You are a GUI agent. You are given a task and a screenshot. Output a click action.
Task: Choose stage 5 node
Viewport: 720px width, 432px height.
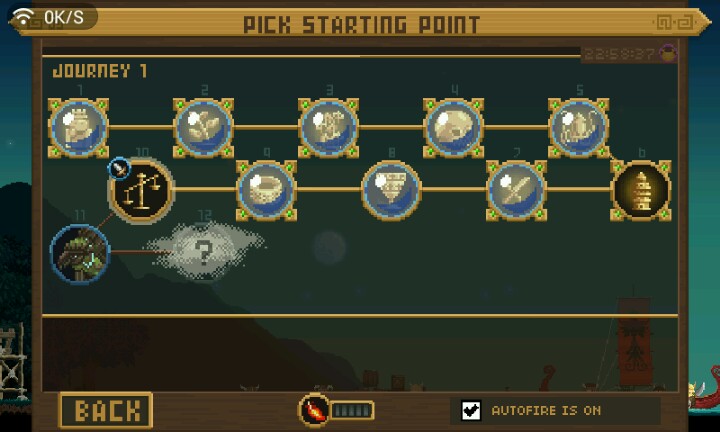pos(579,128)
